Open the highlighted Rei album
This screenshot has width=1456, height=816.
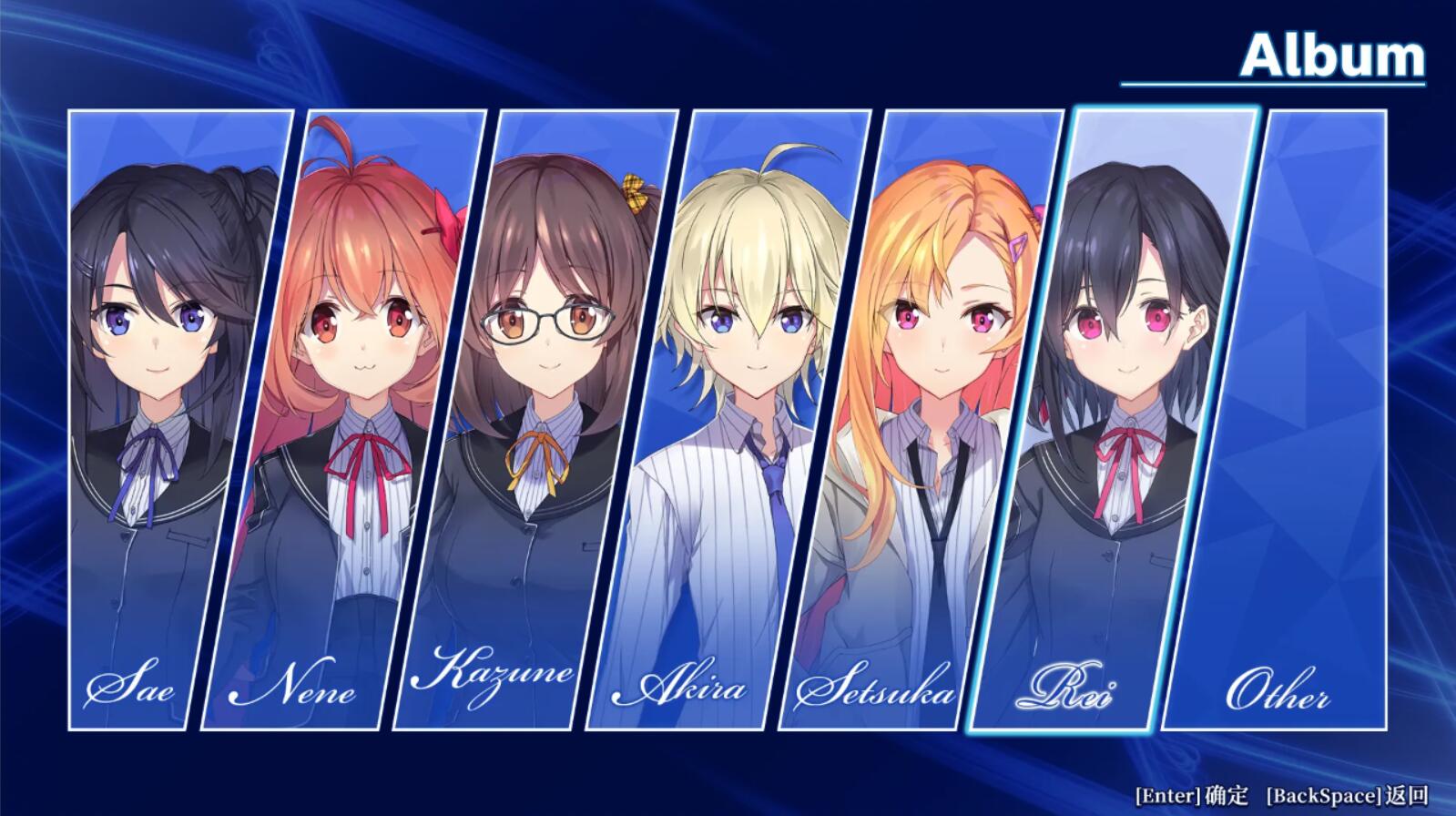1113,419
